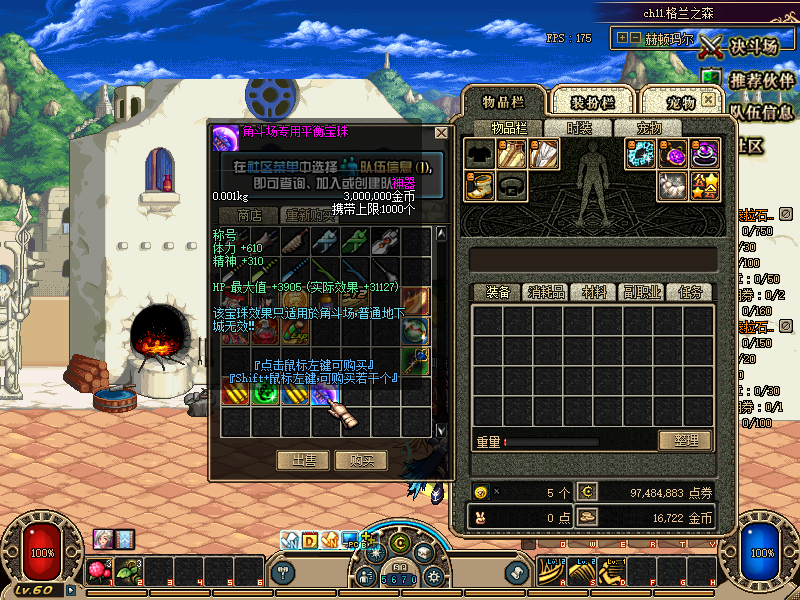The height and width of the screenshot is (600, 800).
Task: Open the 副职业 sub-profession inventory tab
Action: coord(641,292)
